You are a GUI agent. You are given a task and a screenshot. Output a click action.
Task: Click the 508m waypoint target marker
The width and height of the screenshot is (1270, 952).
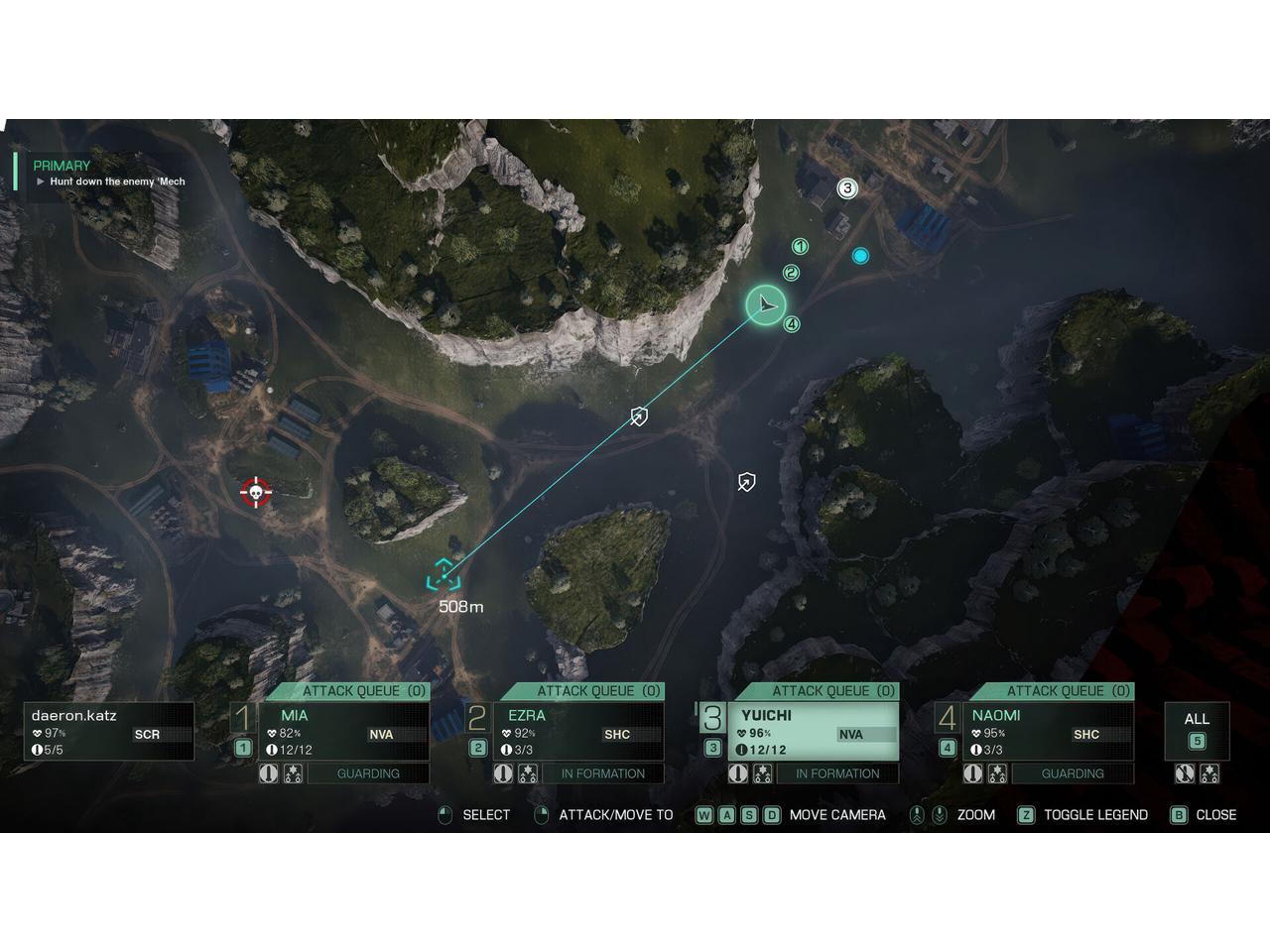pyautogui.click(x=444, y=575)
